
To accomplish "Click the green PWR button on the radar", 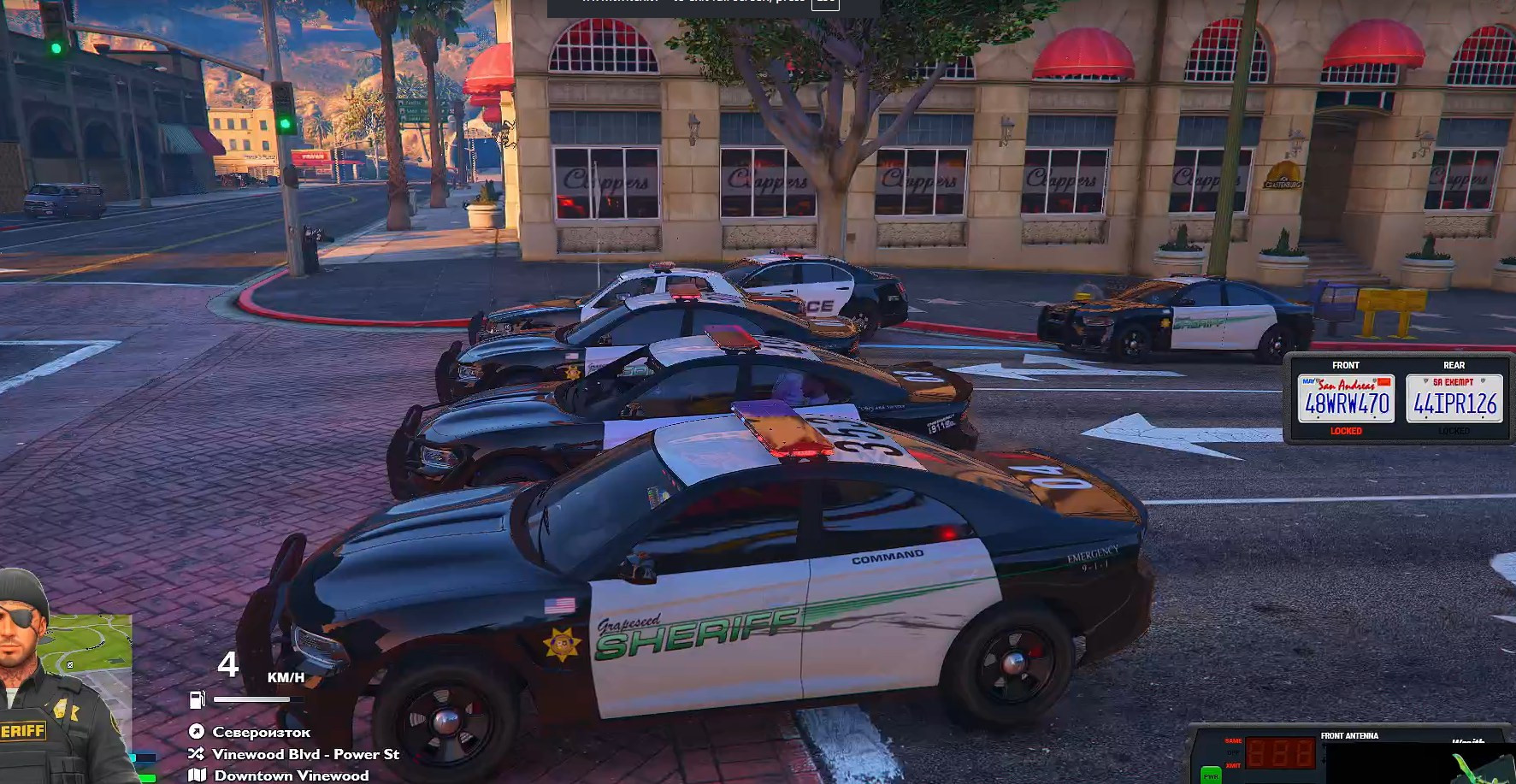I will tap(1211, 775).
